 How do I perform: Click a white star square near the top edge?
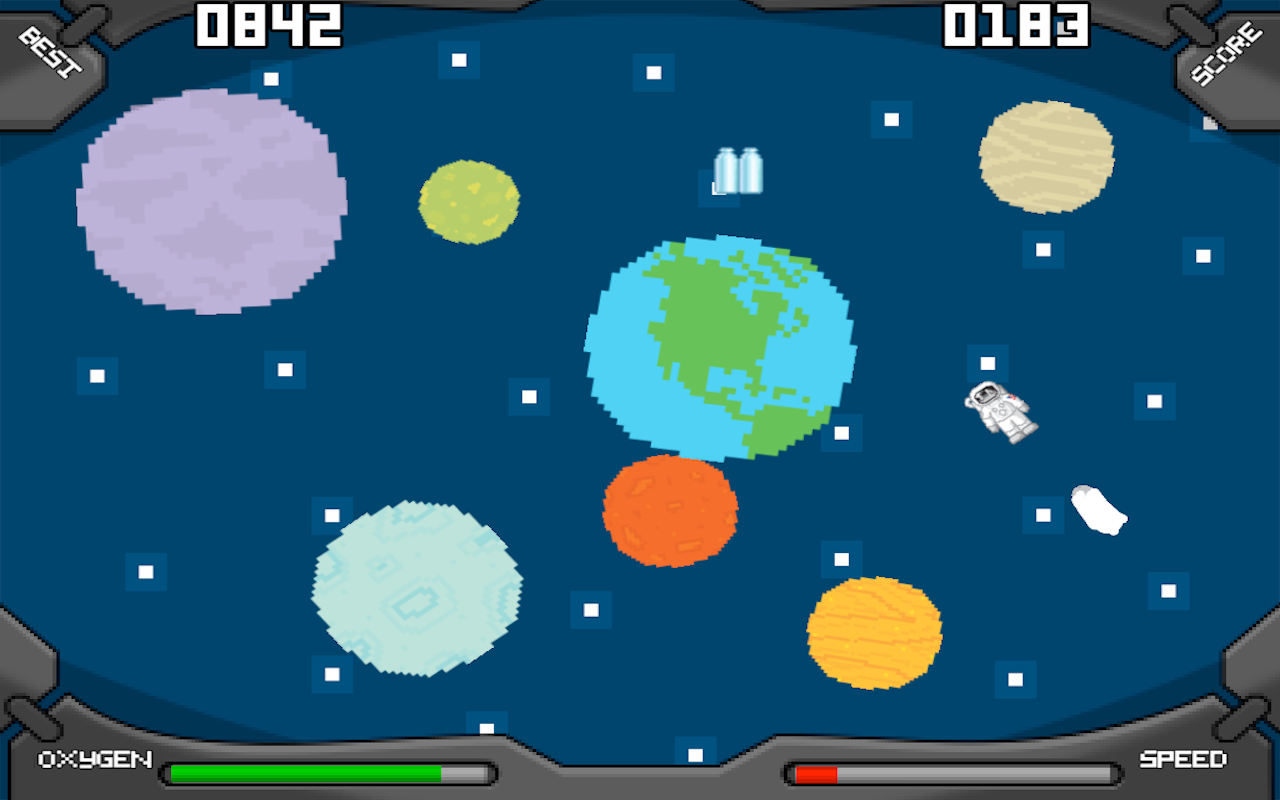pos(459,60)
